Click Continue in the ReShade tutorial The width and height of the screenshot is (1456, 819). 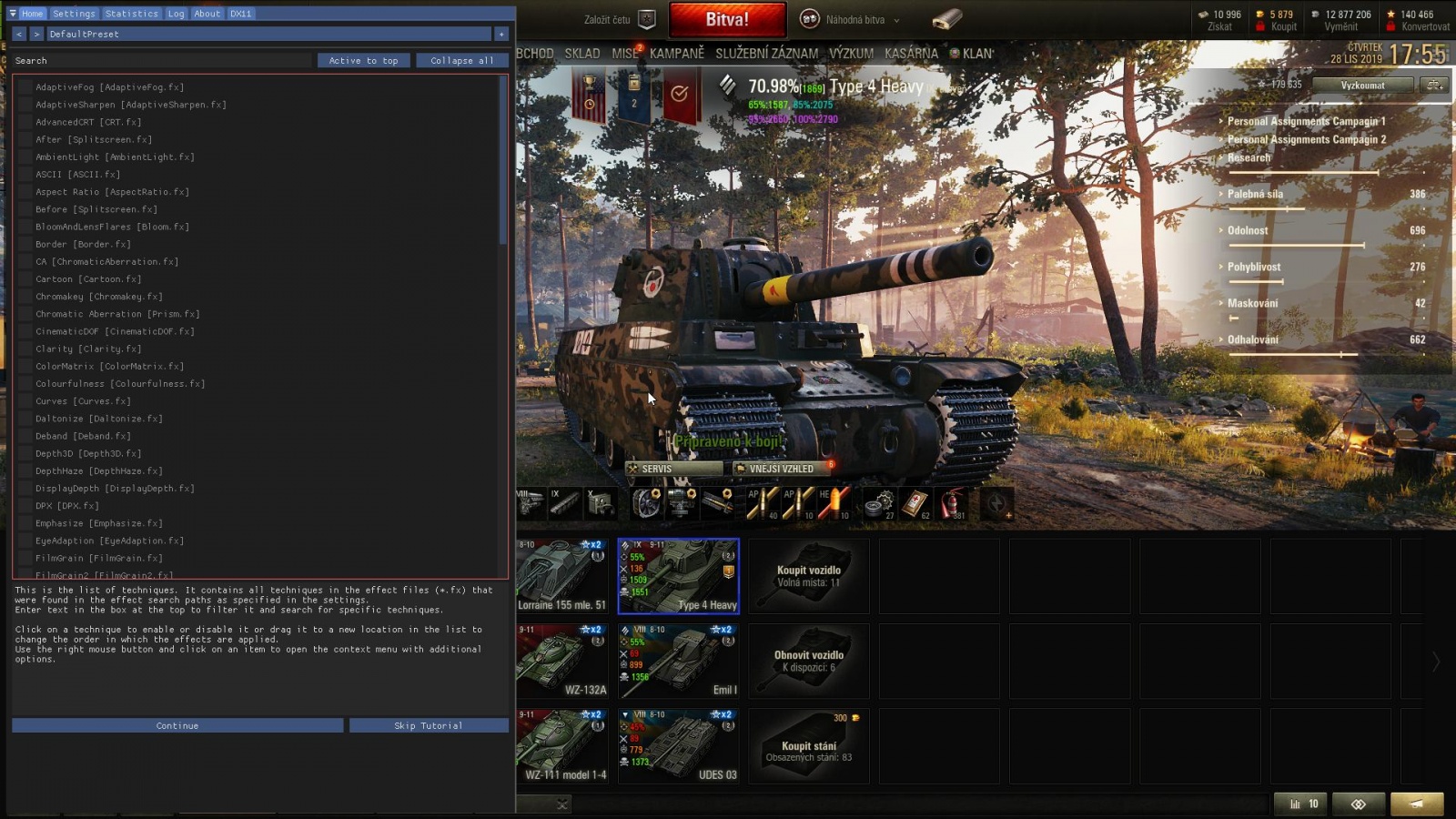coord(177,725)
